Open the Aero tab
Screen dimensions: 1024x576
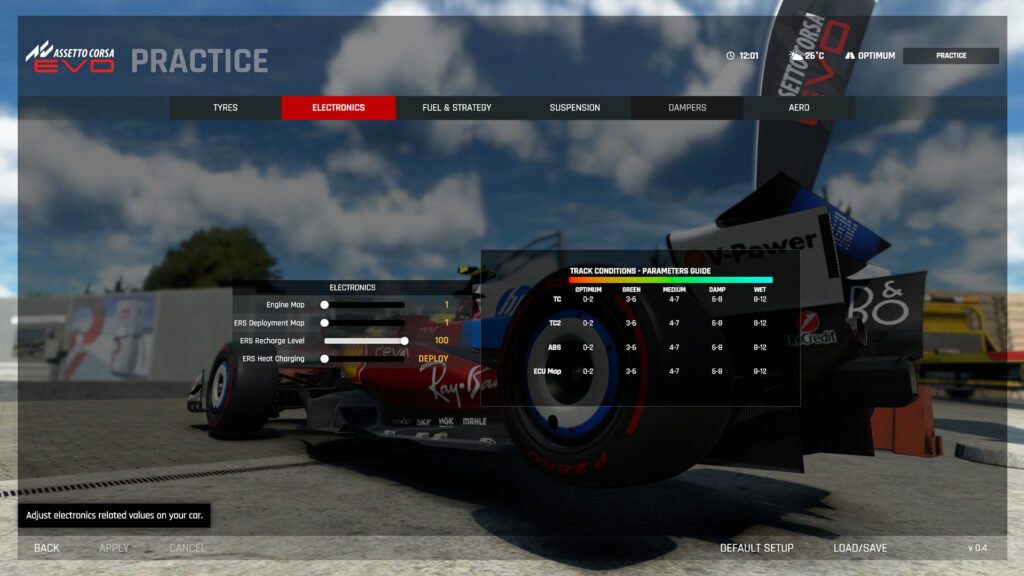799,108
